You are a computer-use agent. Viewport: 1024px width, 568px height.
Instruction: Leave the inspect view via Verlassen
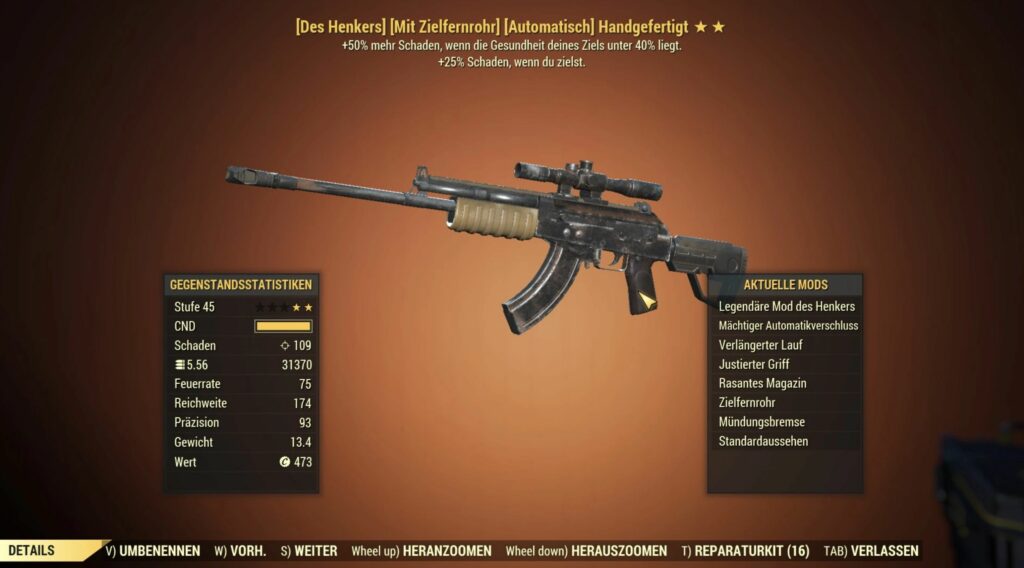[x=871, y=551]
